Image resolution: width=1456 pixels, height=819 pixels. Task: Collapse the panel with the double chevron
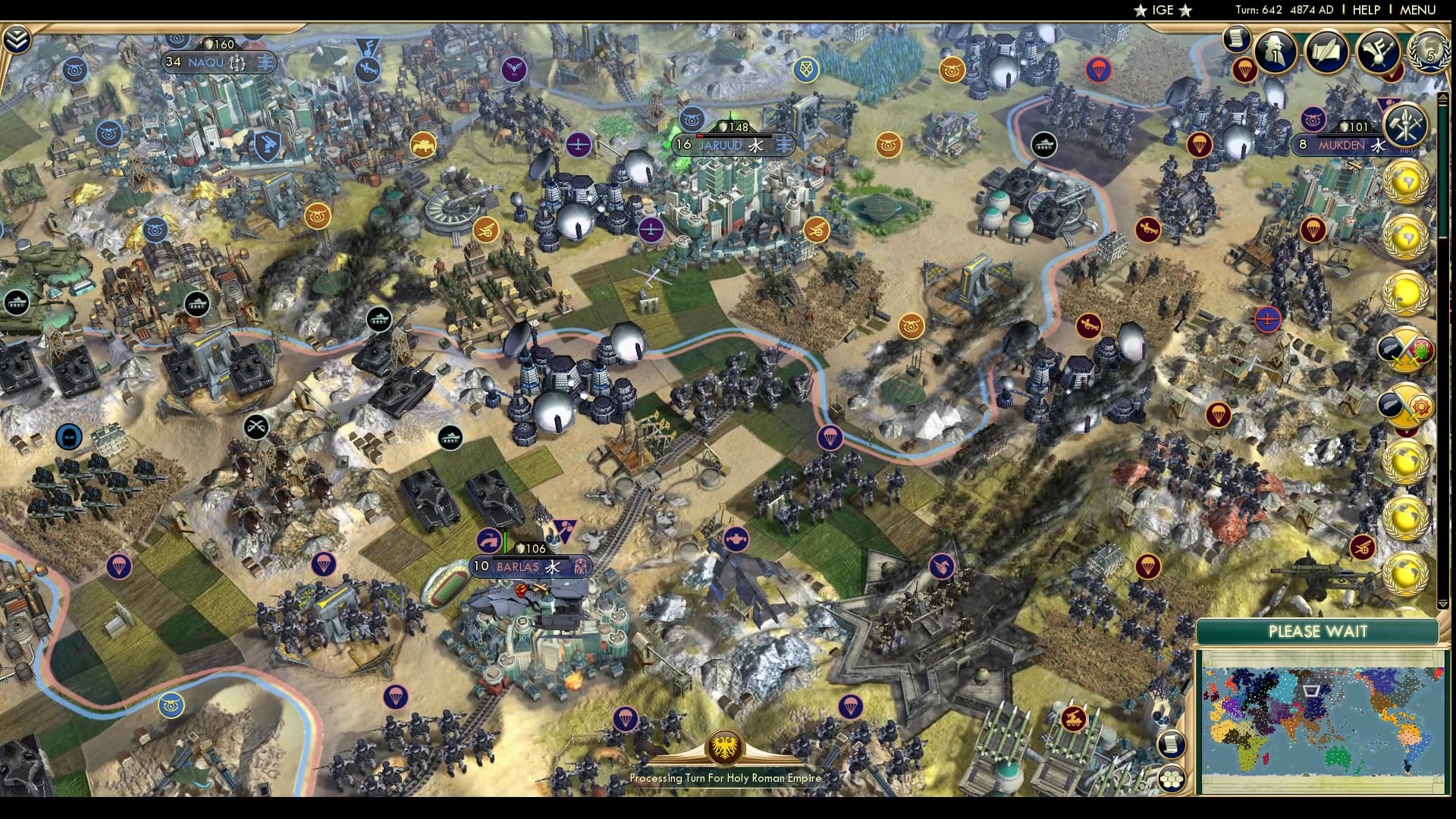pyautogui.click(x=16, y=39)
